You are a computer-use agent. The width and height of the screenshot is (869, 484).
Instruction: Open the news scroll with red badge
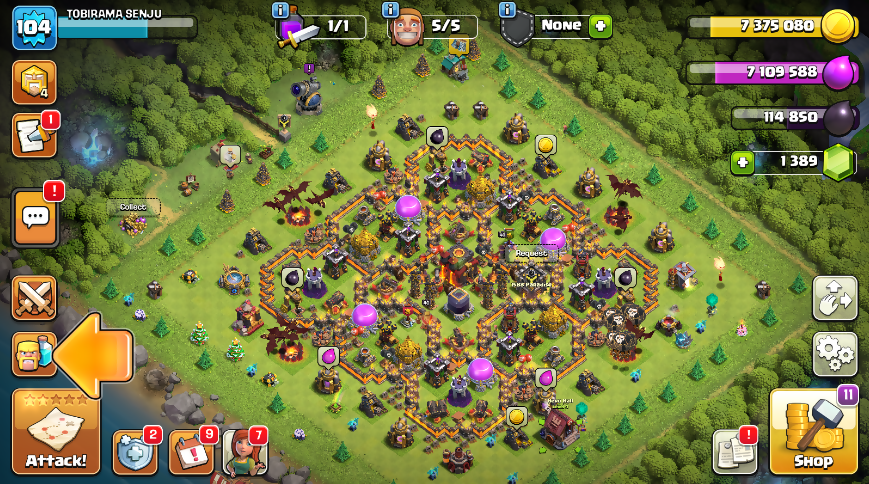pyautogui.click(x=33, y=135)
